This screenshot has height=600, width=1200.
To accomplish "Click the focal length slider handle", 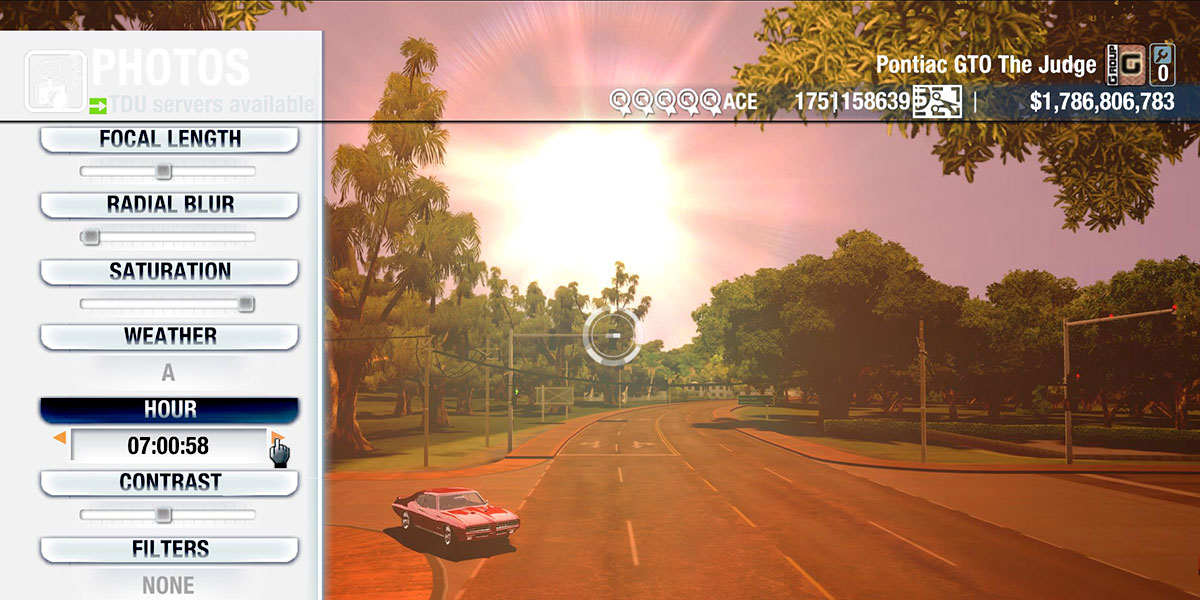I will [x=163, y=172].
